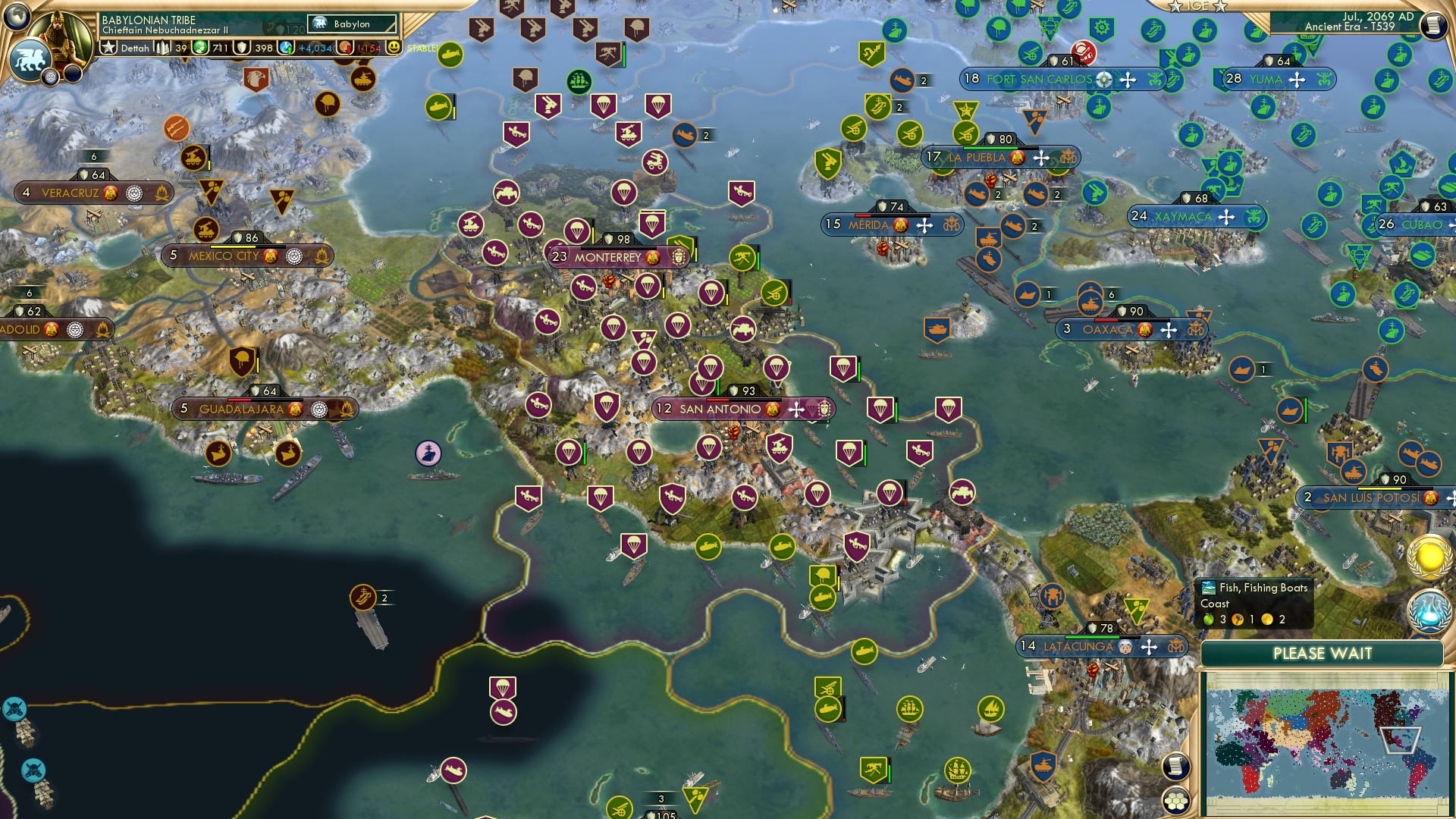
Task: Click the gold coin icon showing 711
Action: (199, 48)
